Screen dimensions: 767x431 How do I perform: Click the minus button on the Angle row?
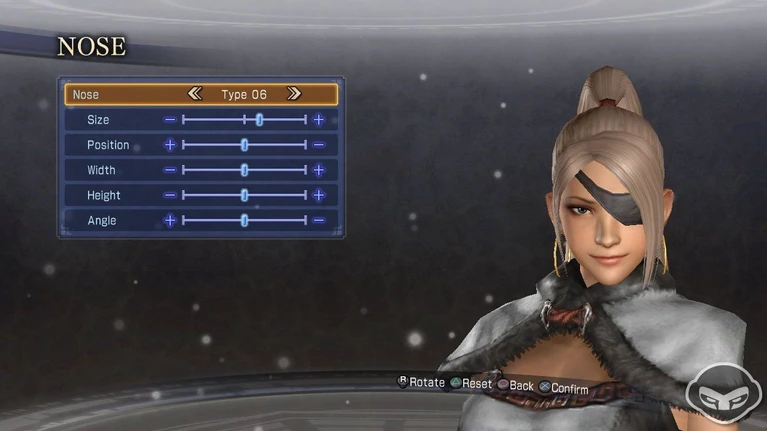coord(319,220)
